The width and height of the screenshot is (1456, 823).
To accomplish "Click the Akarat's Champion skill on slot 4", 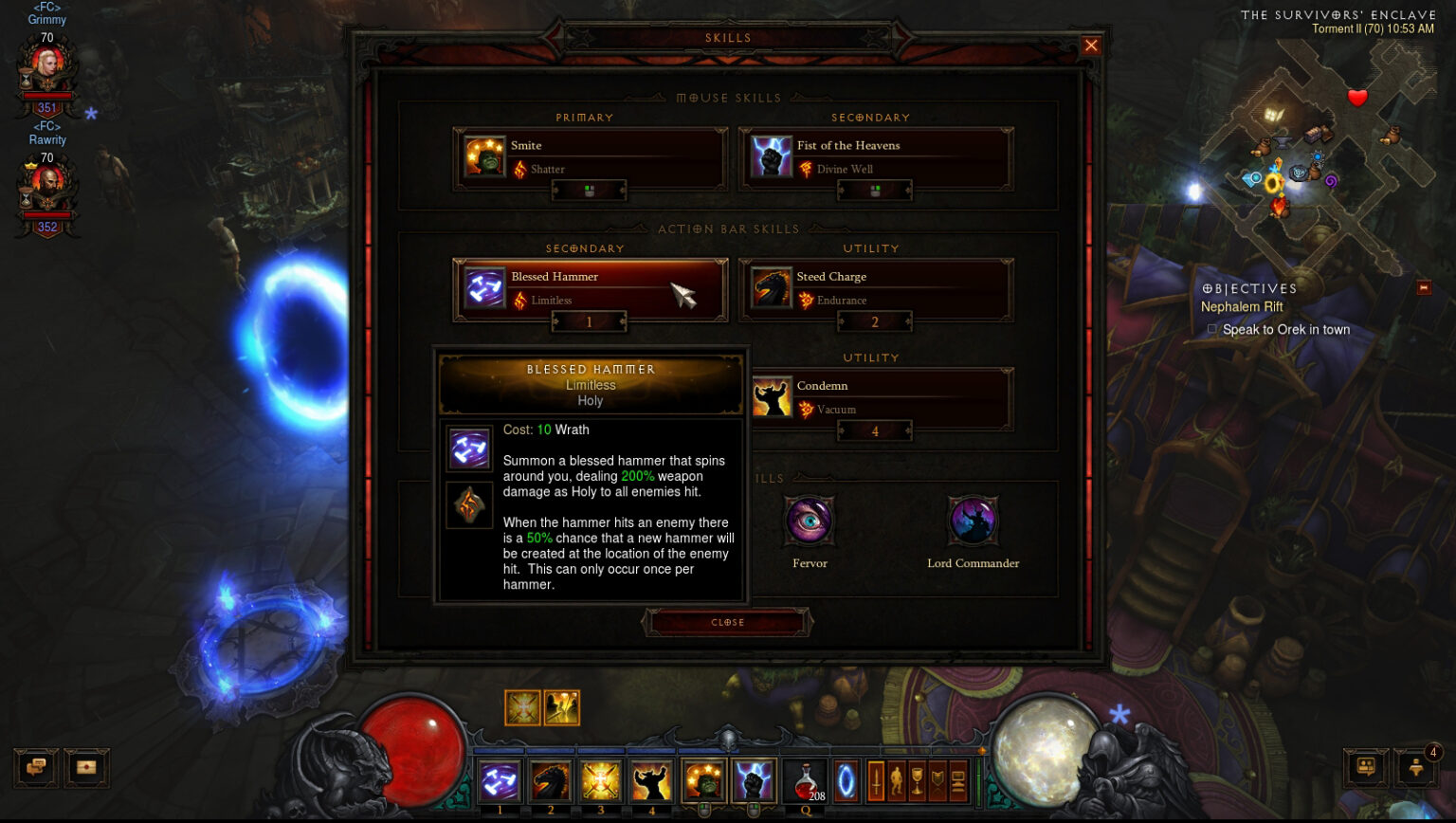I will [x=651, y=780].
